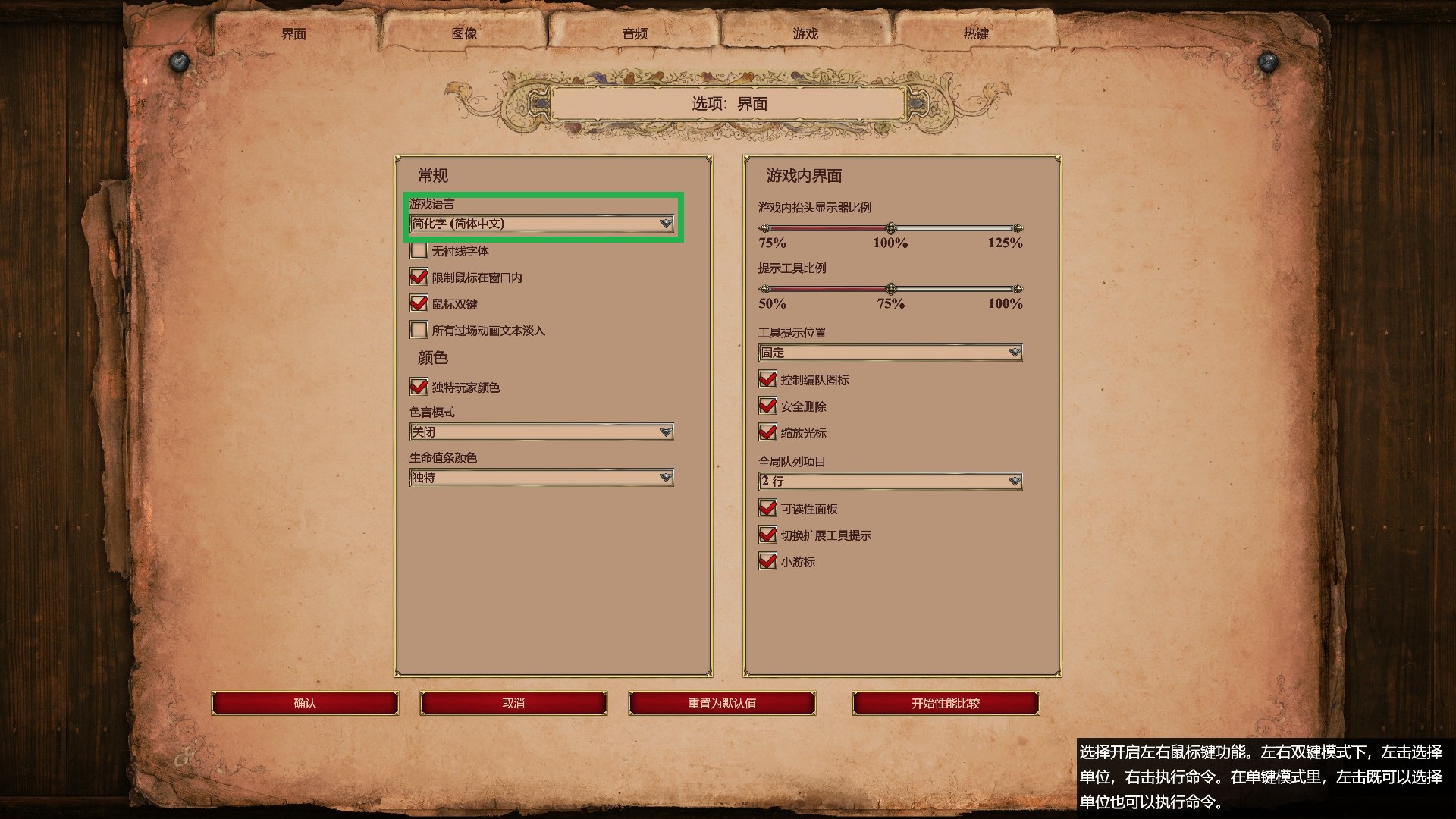Toggle the 无衬线字体 checkbox
1456x819 pixels.
click(419, 251)
